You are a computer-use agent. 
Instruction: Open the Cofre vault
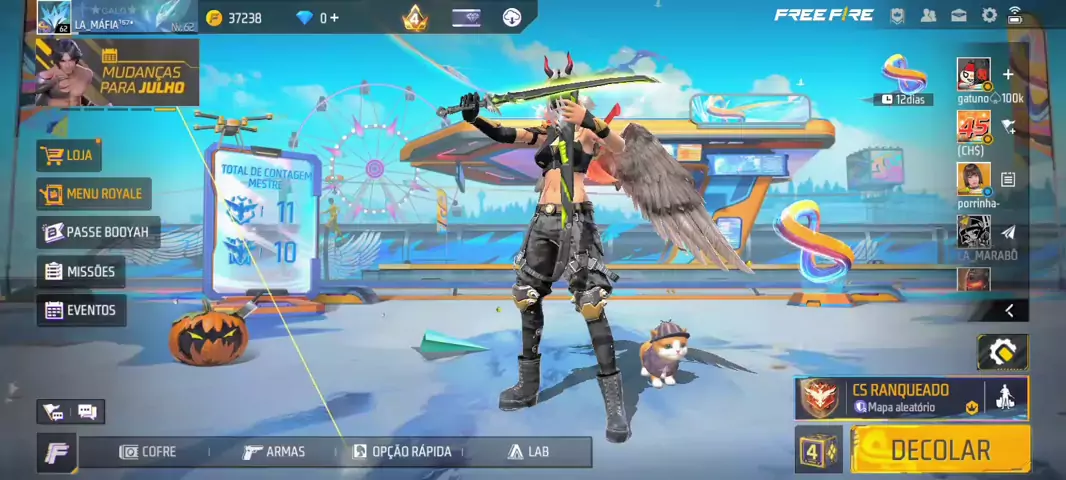[147, 452]
